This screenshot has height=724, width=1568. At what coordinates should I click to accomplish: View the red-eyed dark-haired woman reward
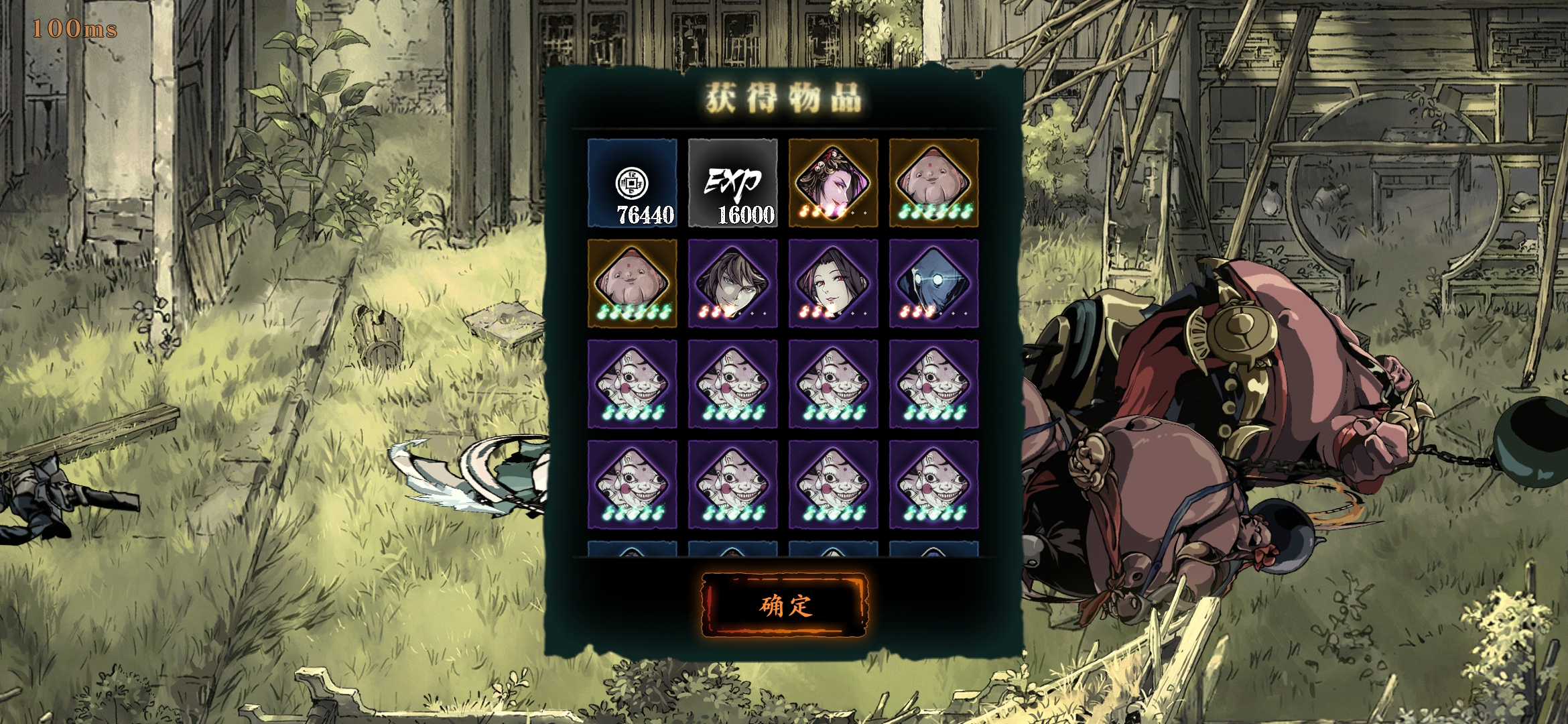(x=833, y=284)
